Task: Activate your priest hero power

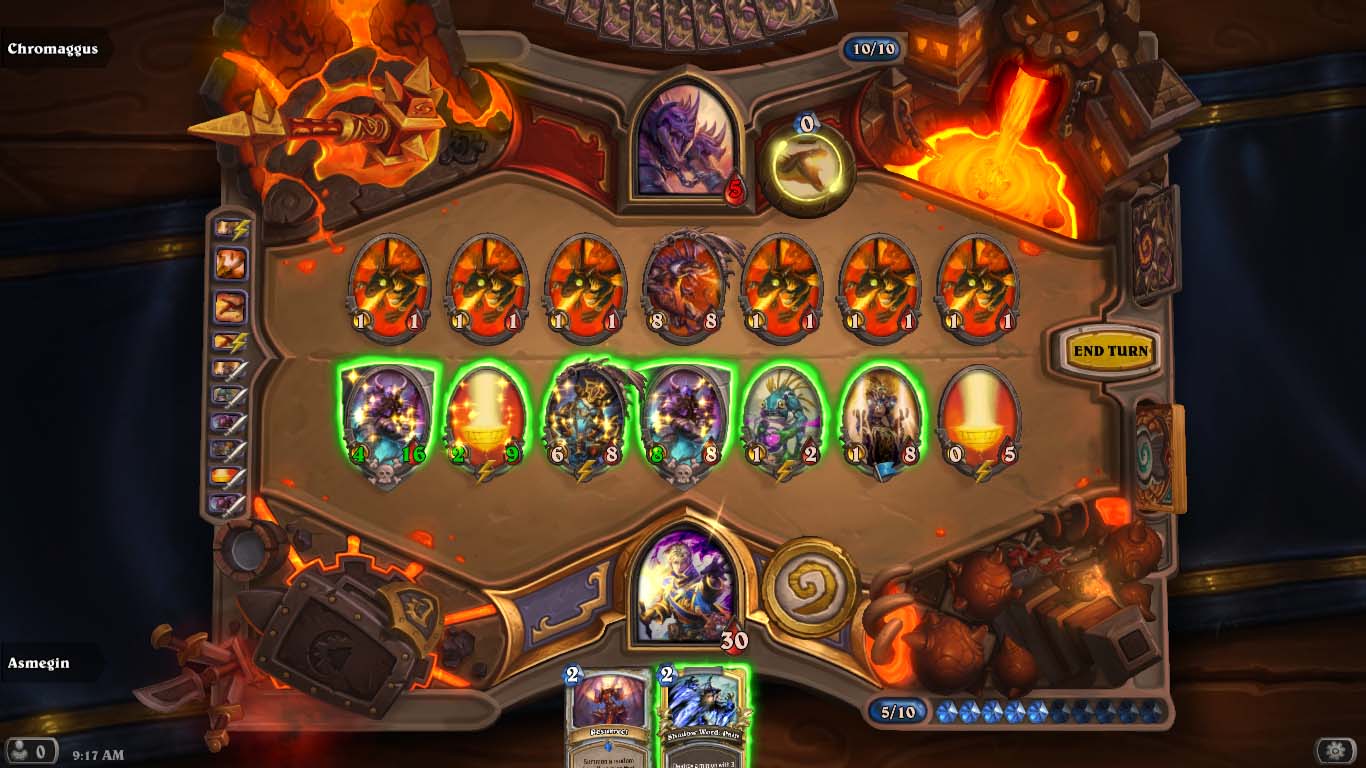Action: tap(810, 586)
